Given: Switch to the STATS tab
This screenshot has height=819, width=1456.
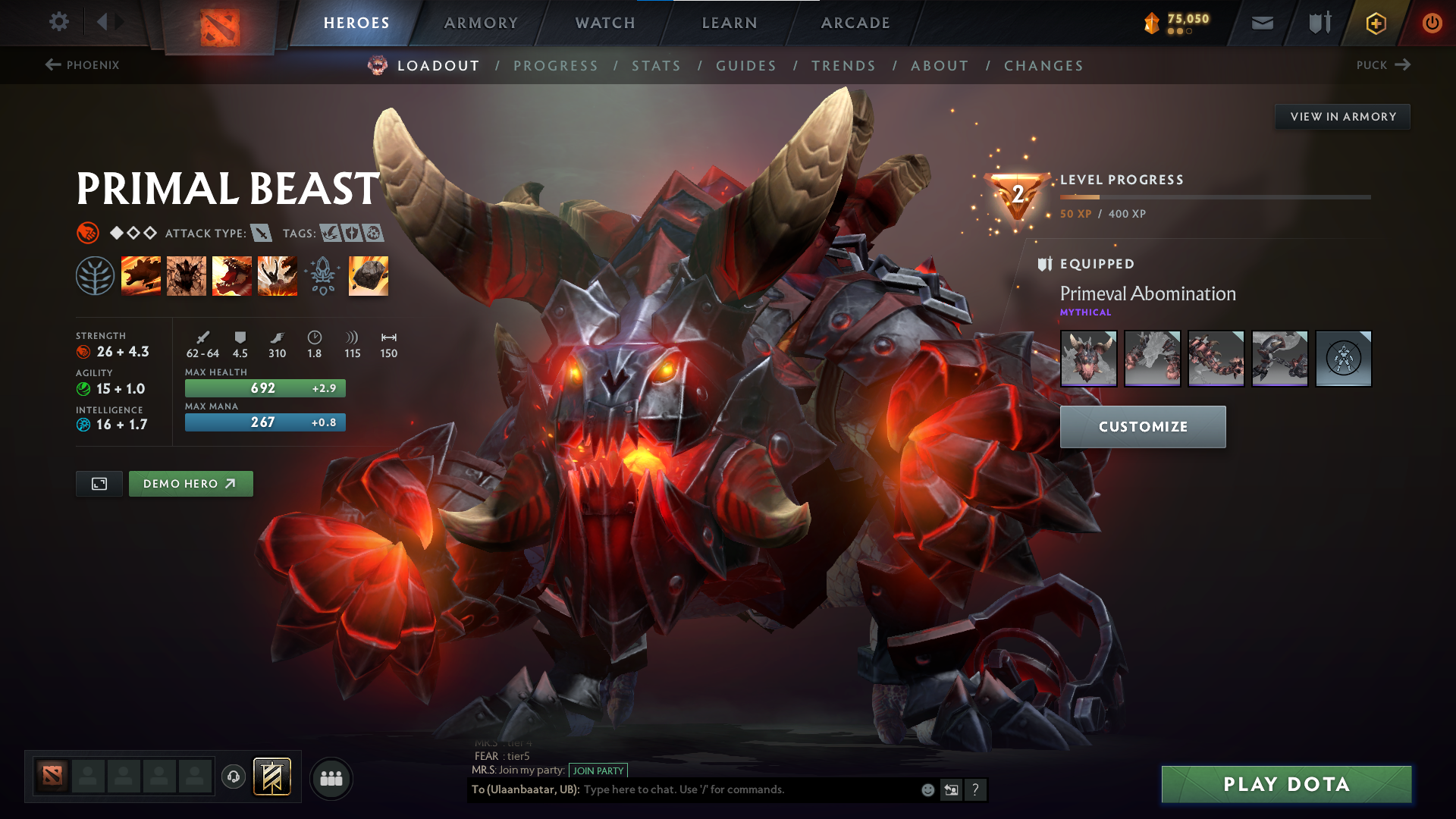Looking at the screenshot, I should (x=657, y=66).
